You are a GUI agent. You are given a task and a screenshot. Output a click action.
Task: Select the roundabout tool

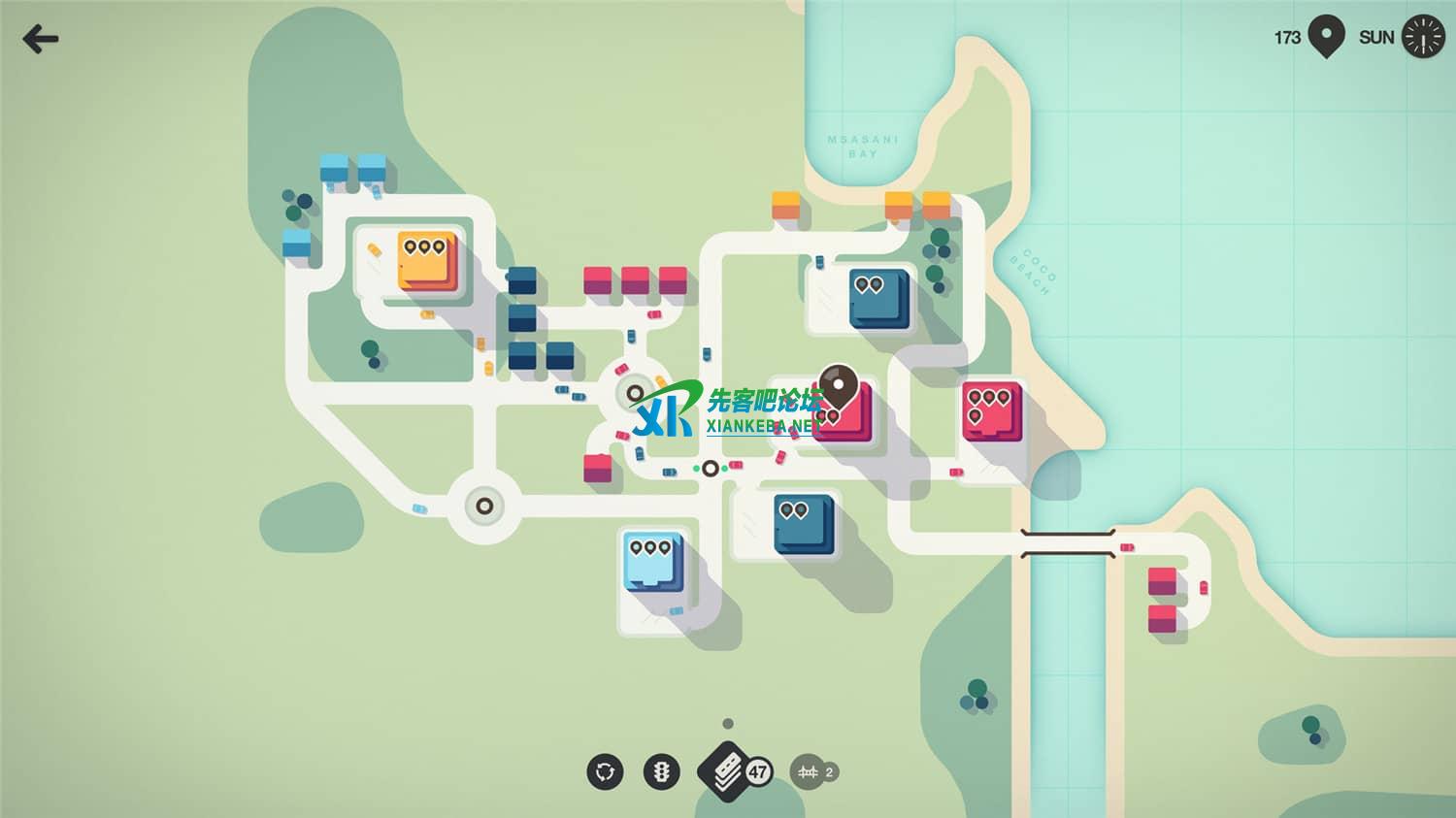tap(605, 772)
